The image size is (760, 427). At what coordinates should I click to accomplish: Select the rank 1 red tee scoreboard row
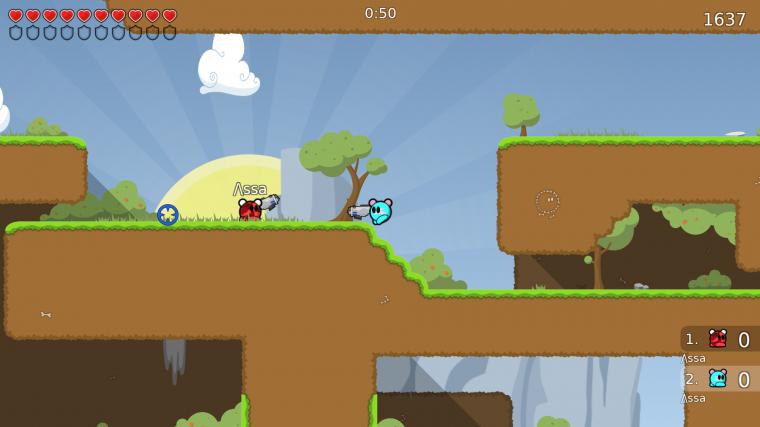(719, 339)
